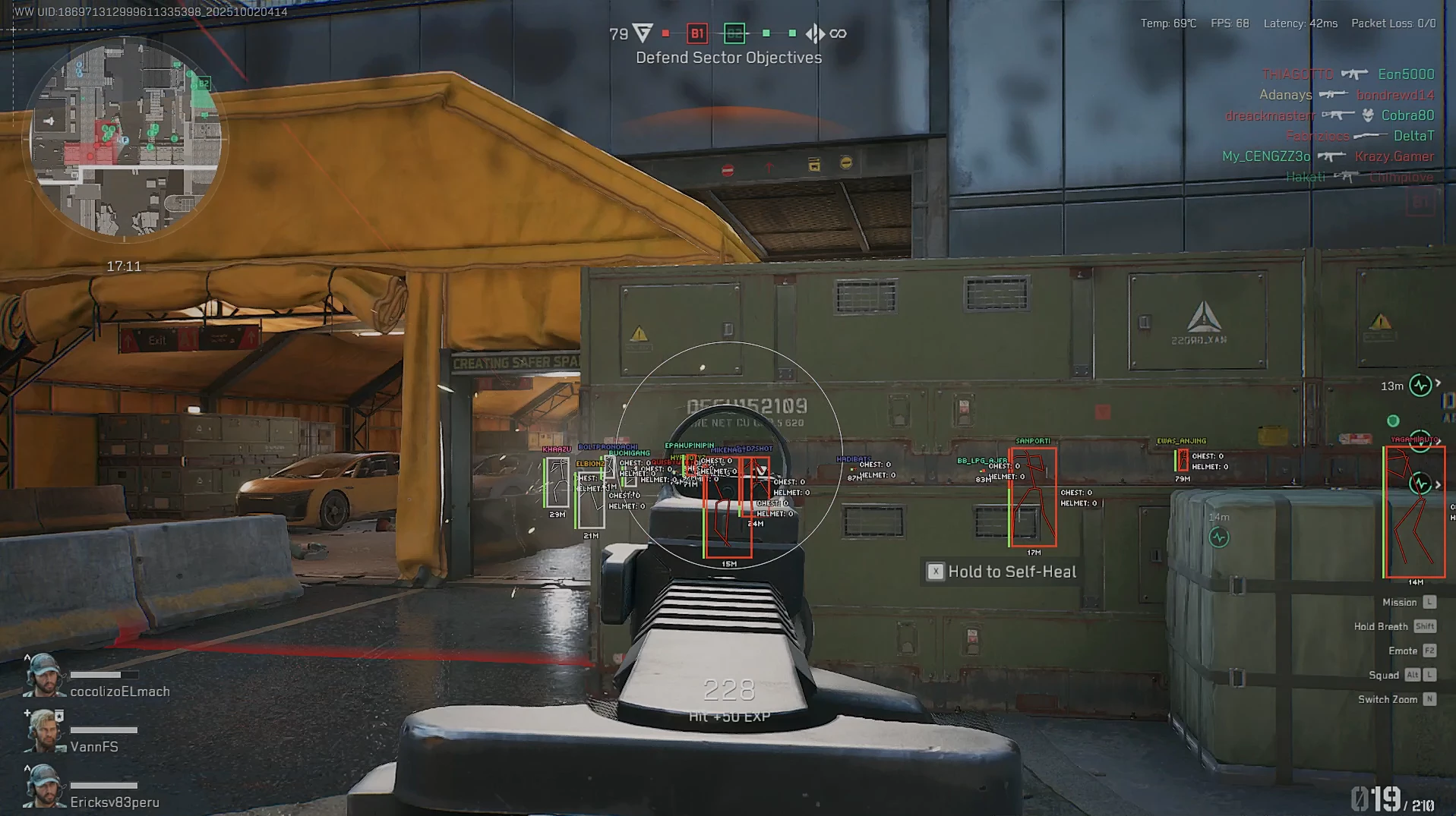The width and height of the screenshot is (1456, 816).
Task: Click the rifle icon in THIAGOTTO's kill feed entry
Action: pyautogui.click(x=1354, y=74)
